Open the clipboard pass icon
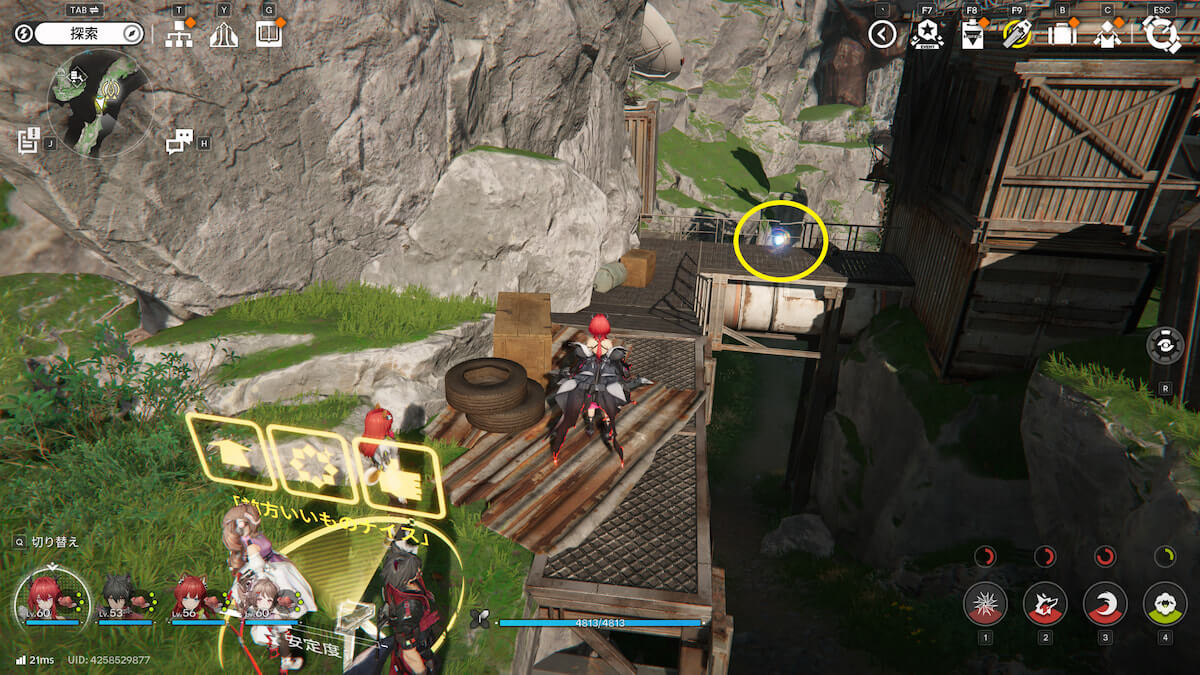This screenshot has height=675, width=1200. (x=972, y=35)
